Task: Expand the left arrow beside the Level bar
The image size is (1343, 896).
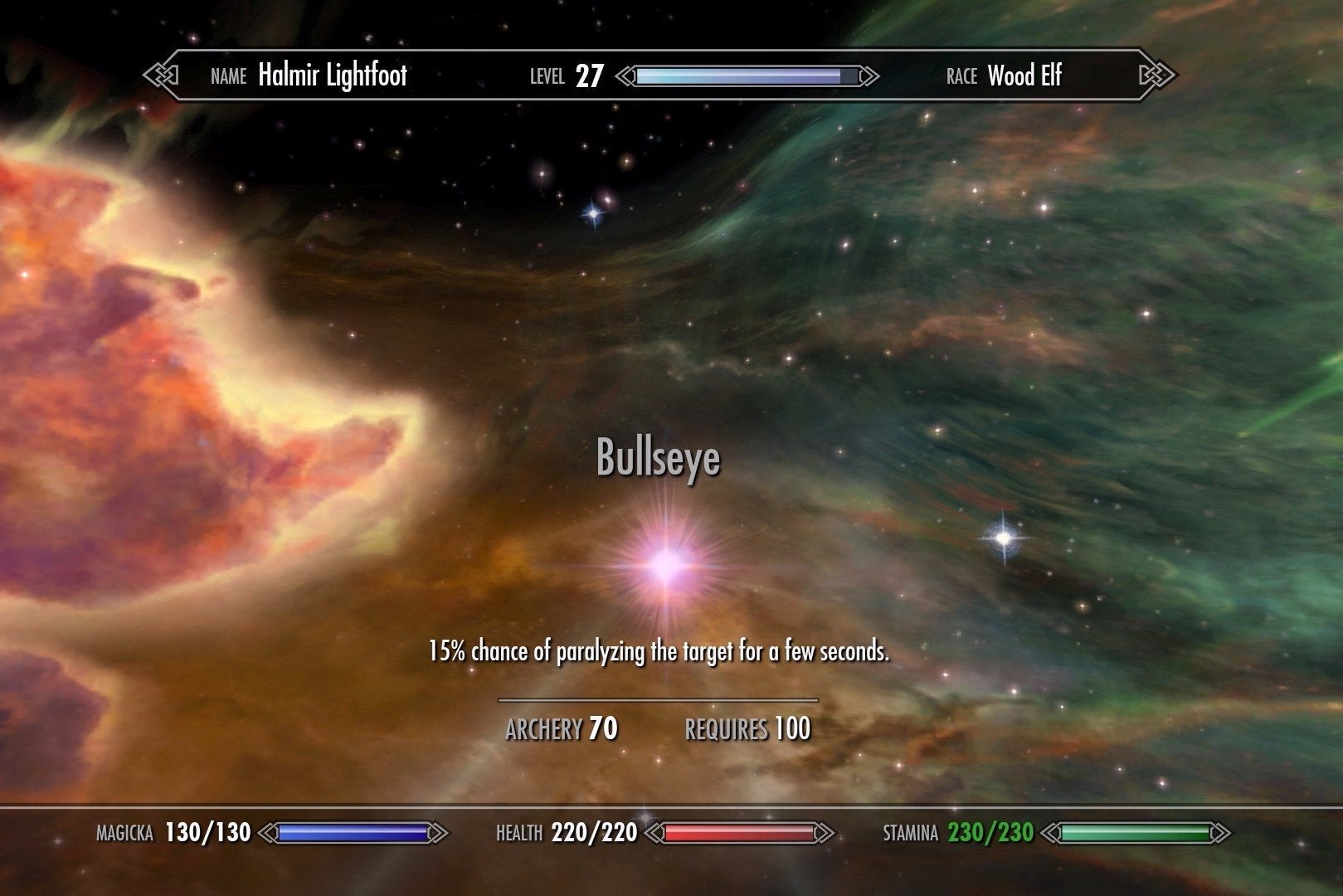Action: click(624, 75)
